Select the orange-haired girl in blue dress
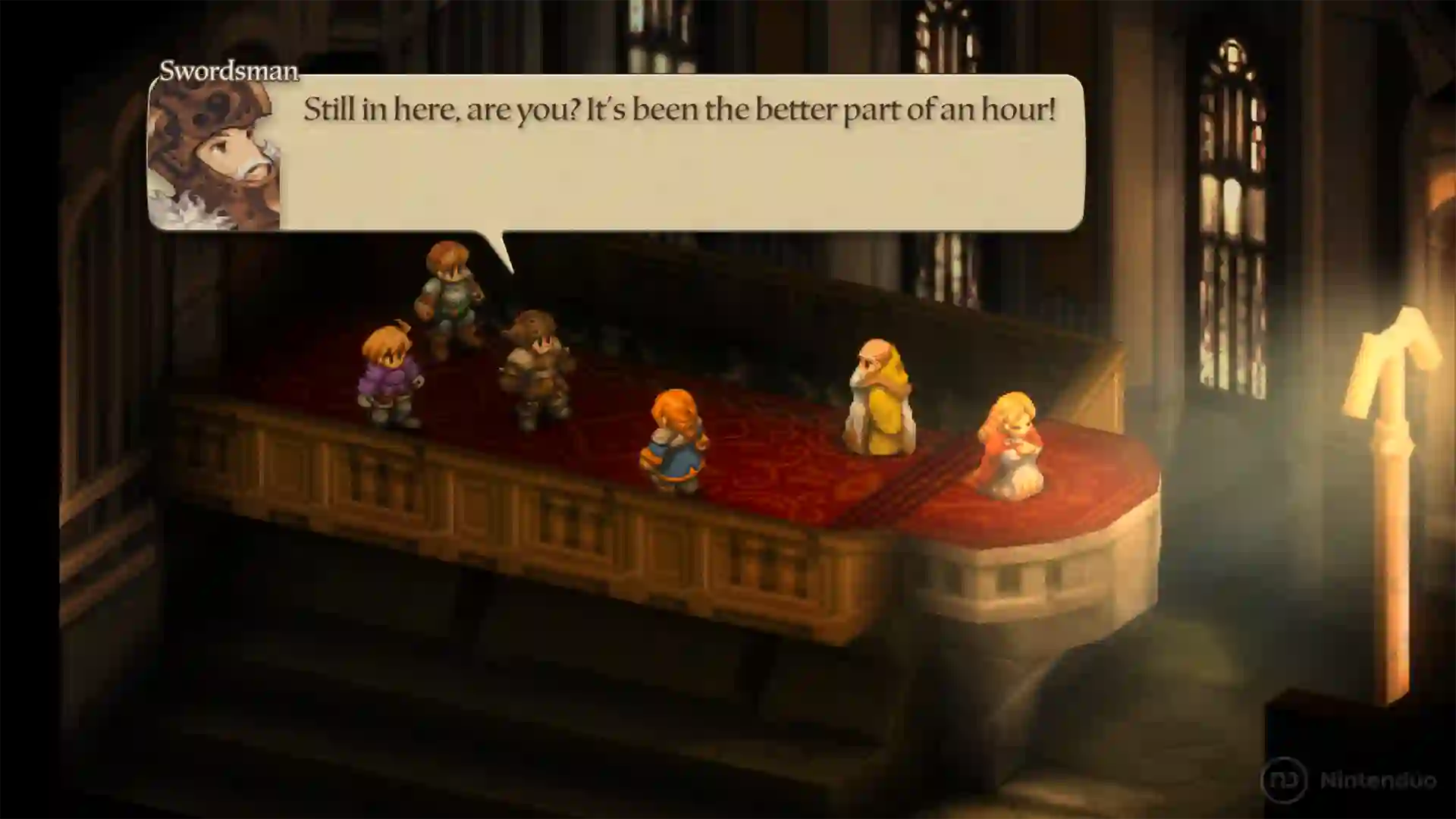1456x819 pixels. 673,440
